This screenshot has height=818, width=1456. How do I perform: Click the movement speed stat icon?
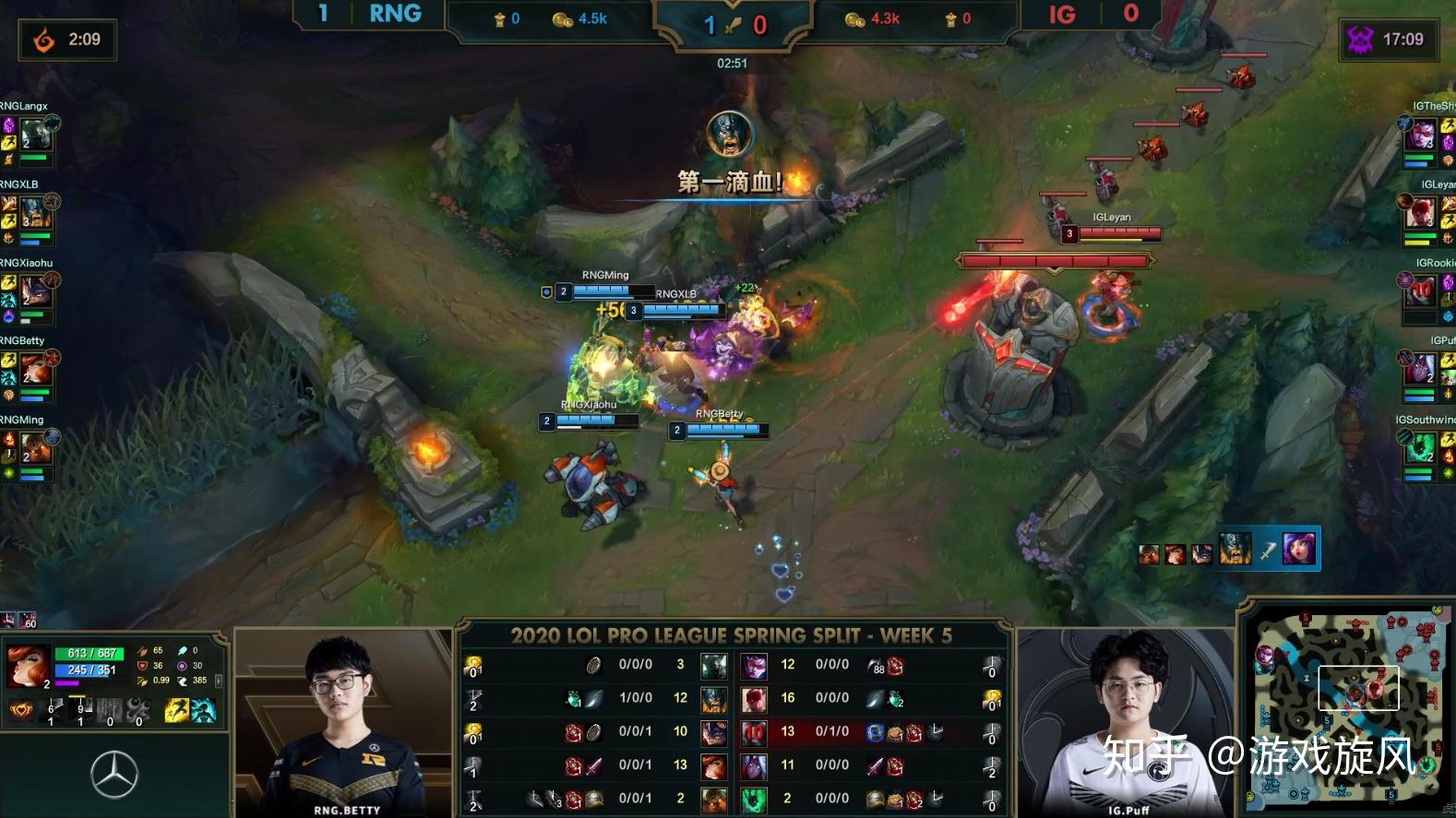(185, 681)
